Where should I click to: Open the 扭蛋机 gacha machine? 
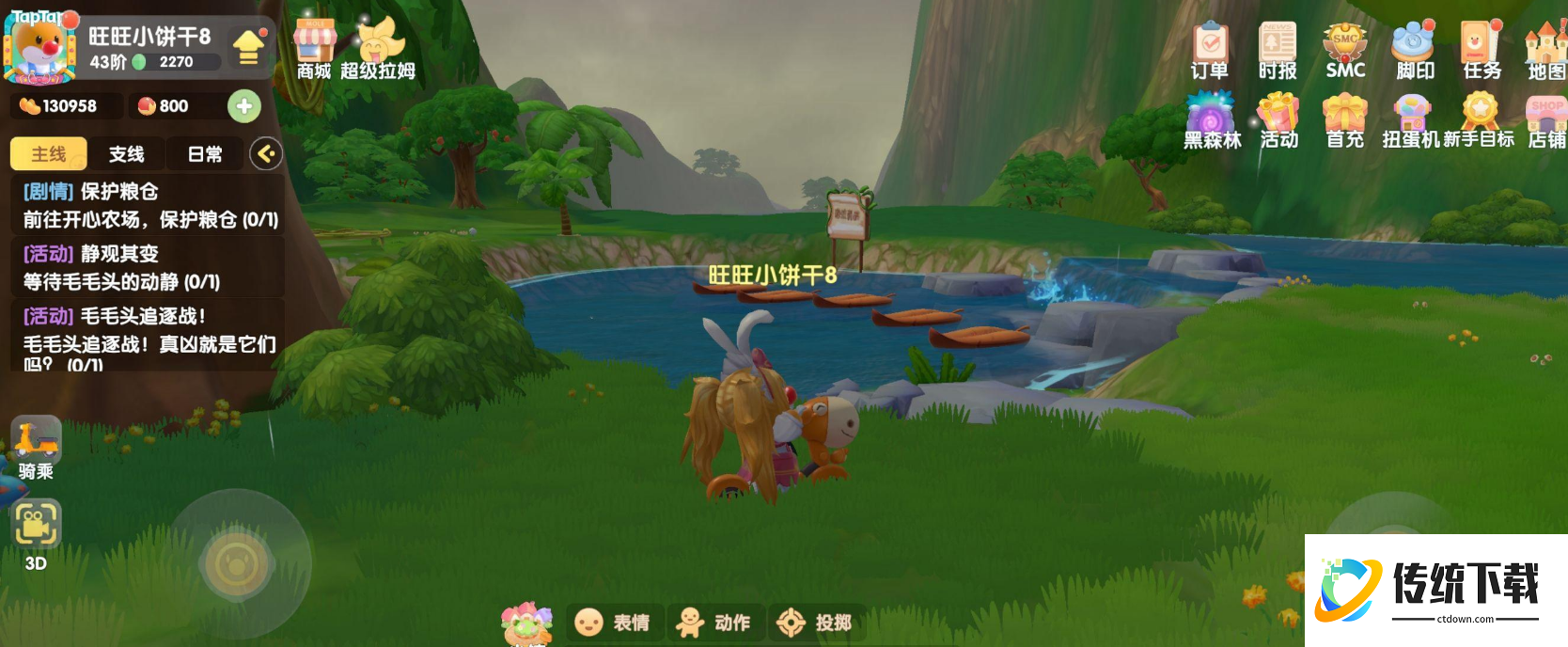[x=1411, y=119]
